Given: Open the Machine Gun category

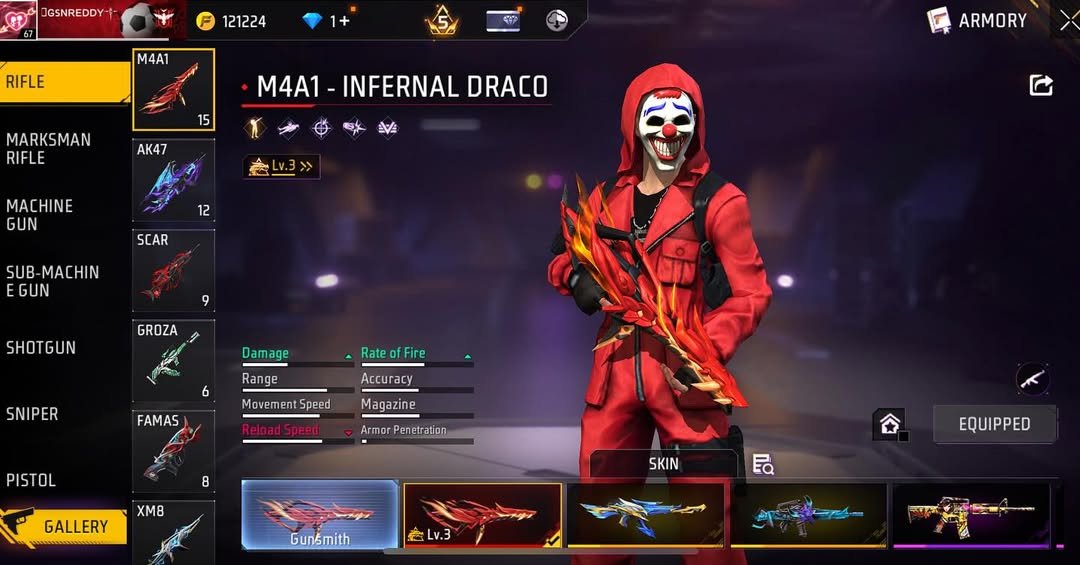Looking at the screenshot, I should point(62,215).
